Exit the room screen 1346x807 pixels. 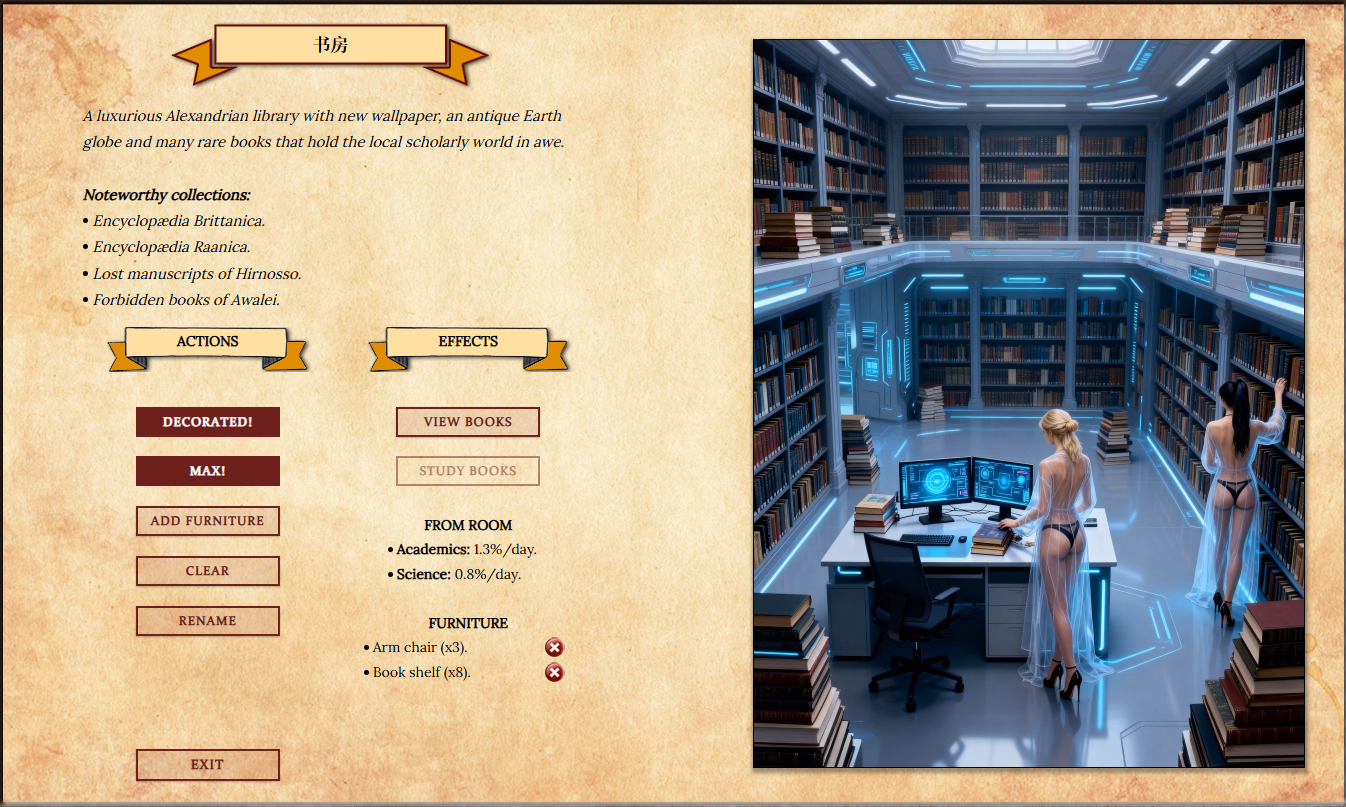208,765
